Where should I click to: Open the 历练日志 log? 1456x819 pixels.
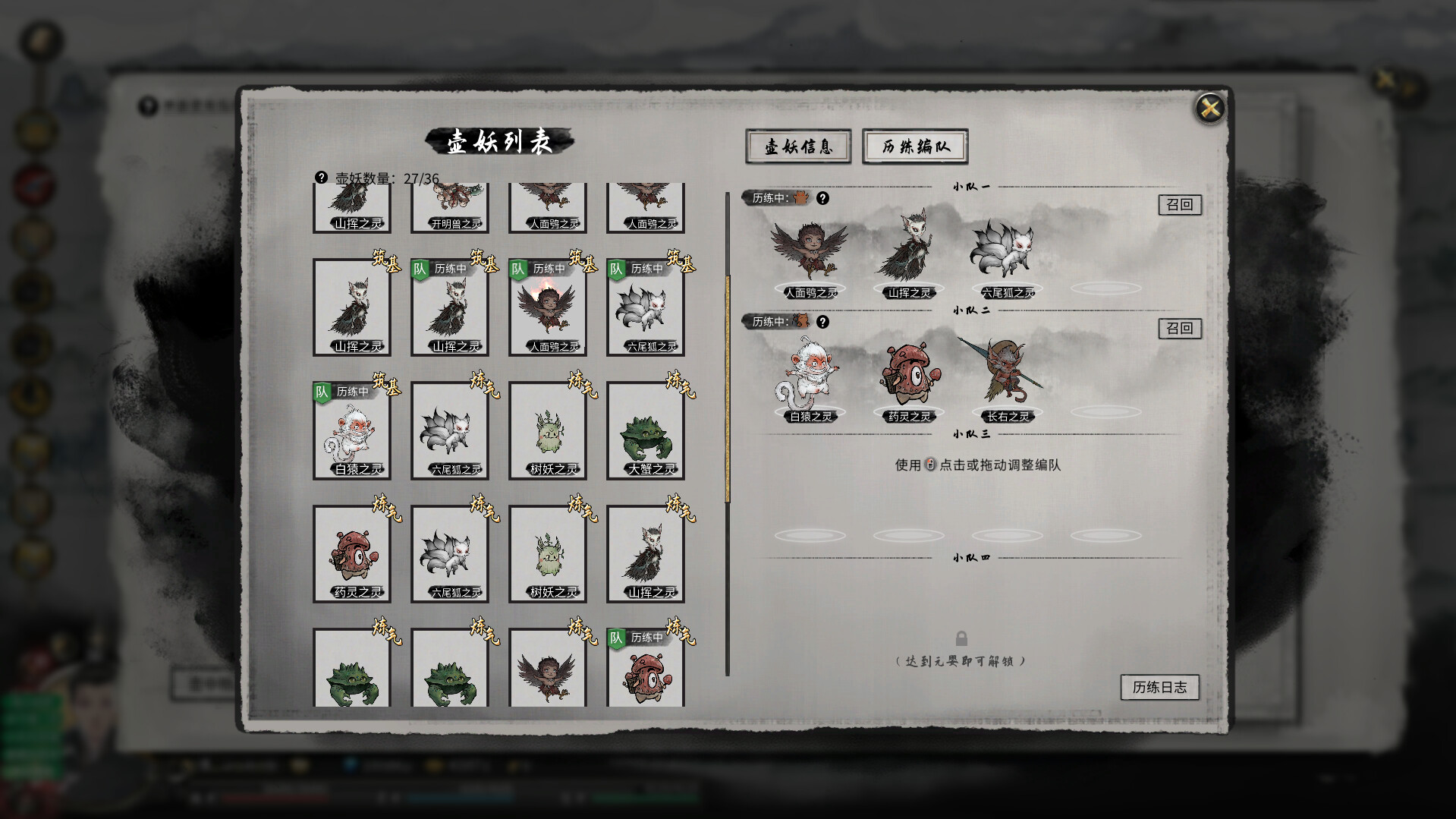[1160, 688]
